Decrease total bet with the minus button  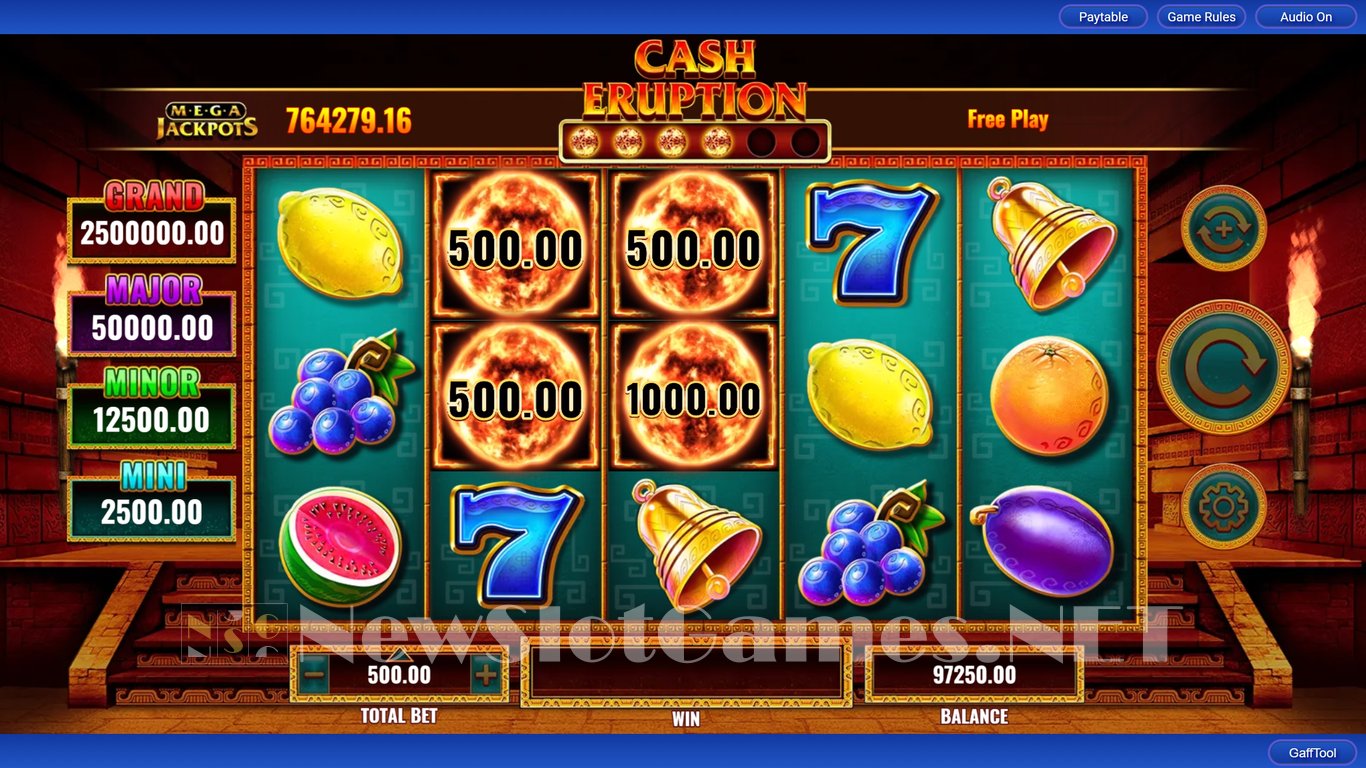313,675
